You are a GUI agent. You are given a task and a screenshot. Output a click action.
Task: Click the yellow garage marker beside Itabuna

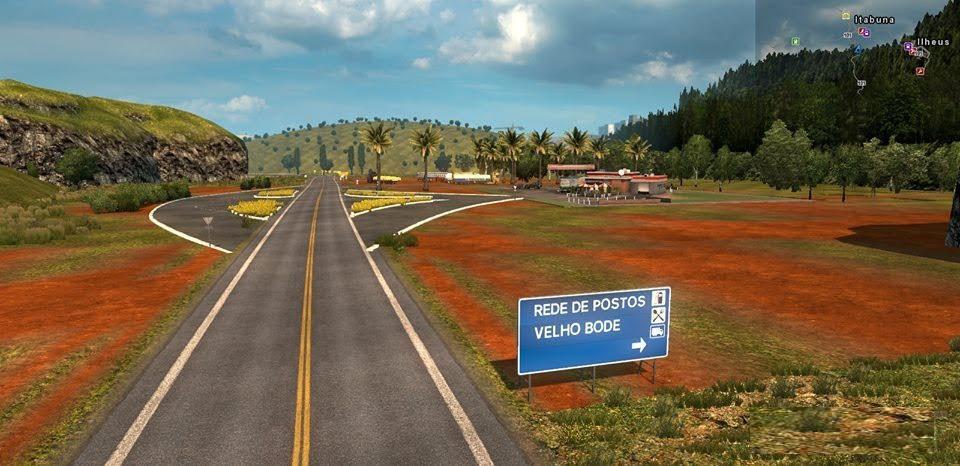(x=845, y=16)
